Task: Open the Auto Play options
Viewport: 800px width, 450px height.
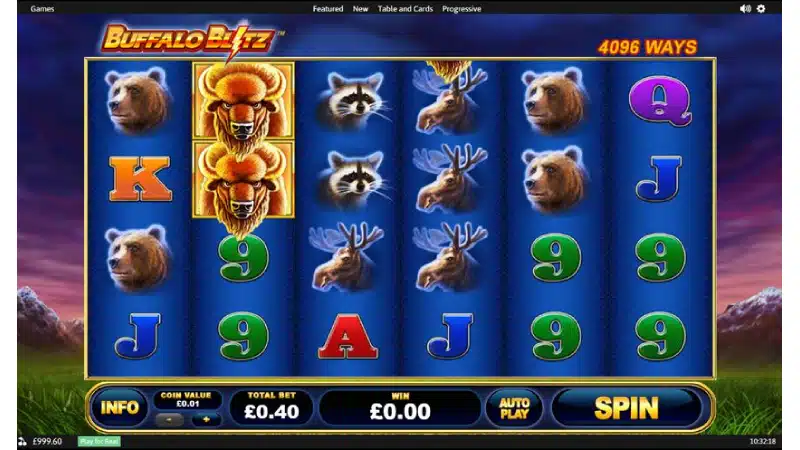Action: coord(514,408)
